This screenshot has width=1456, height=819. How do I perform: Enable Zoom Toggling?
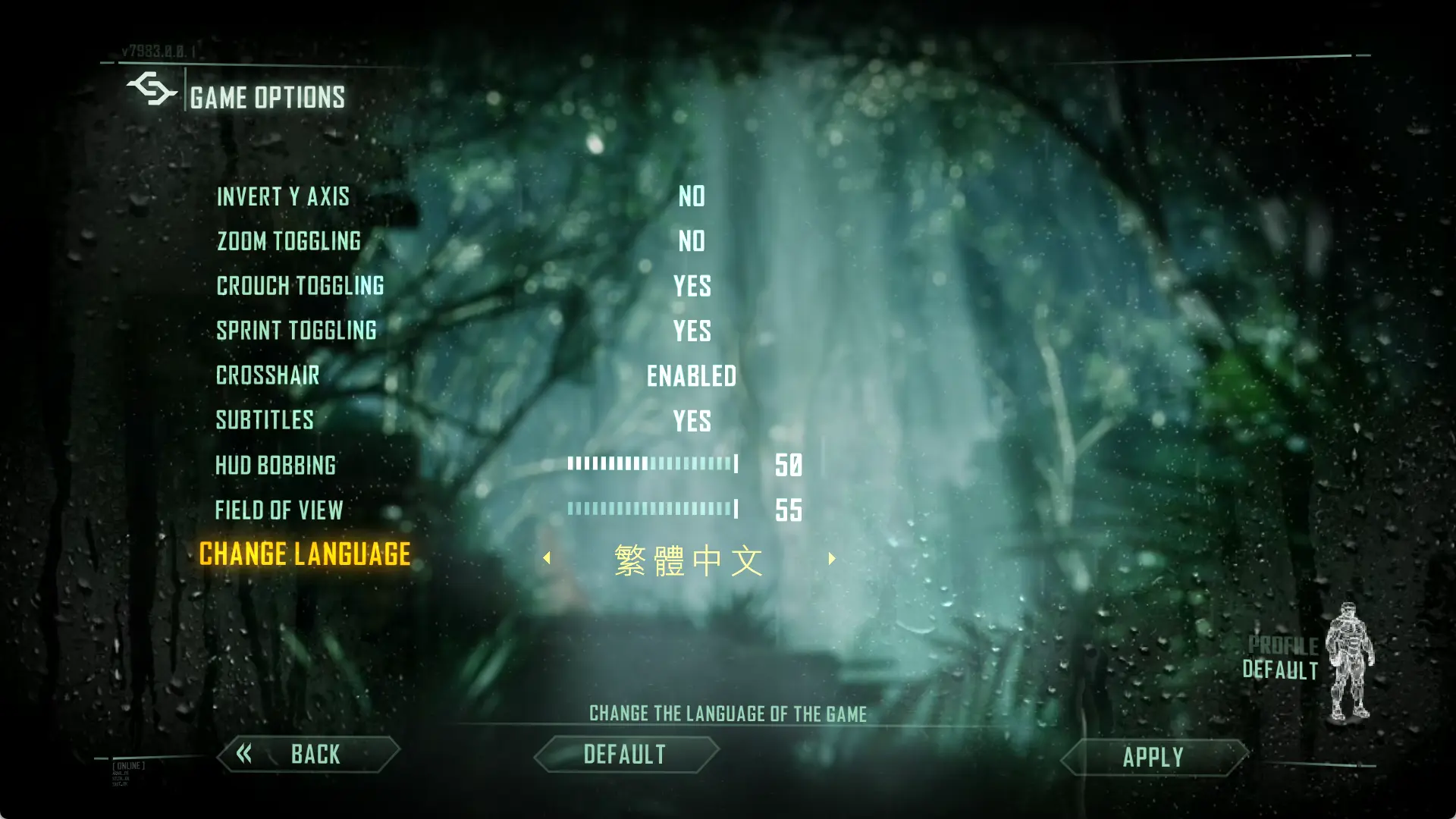coord(692,241)
